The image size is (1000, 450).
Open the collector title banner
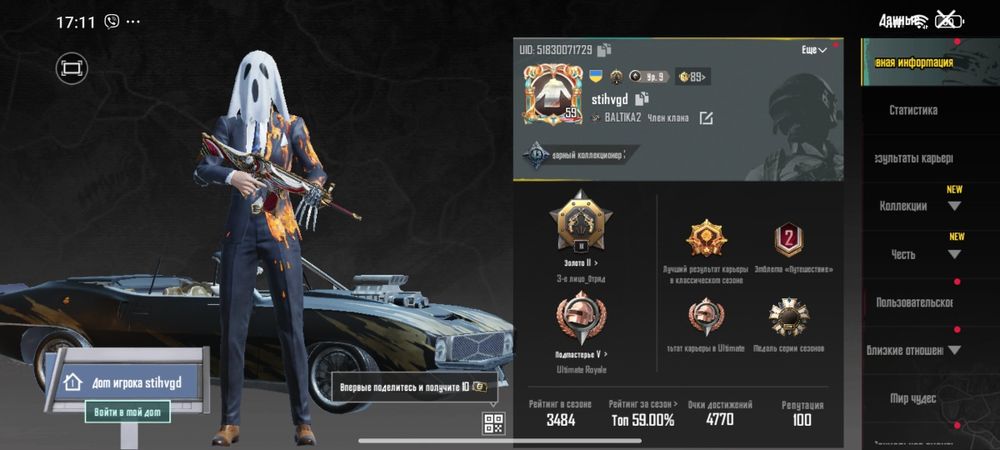click(575, 155)
